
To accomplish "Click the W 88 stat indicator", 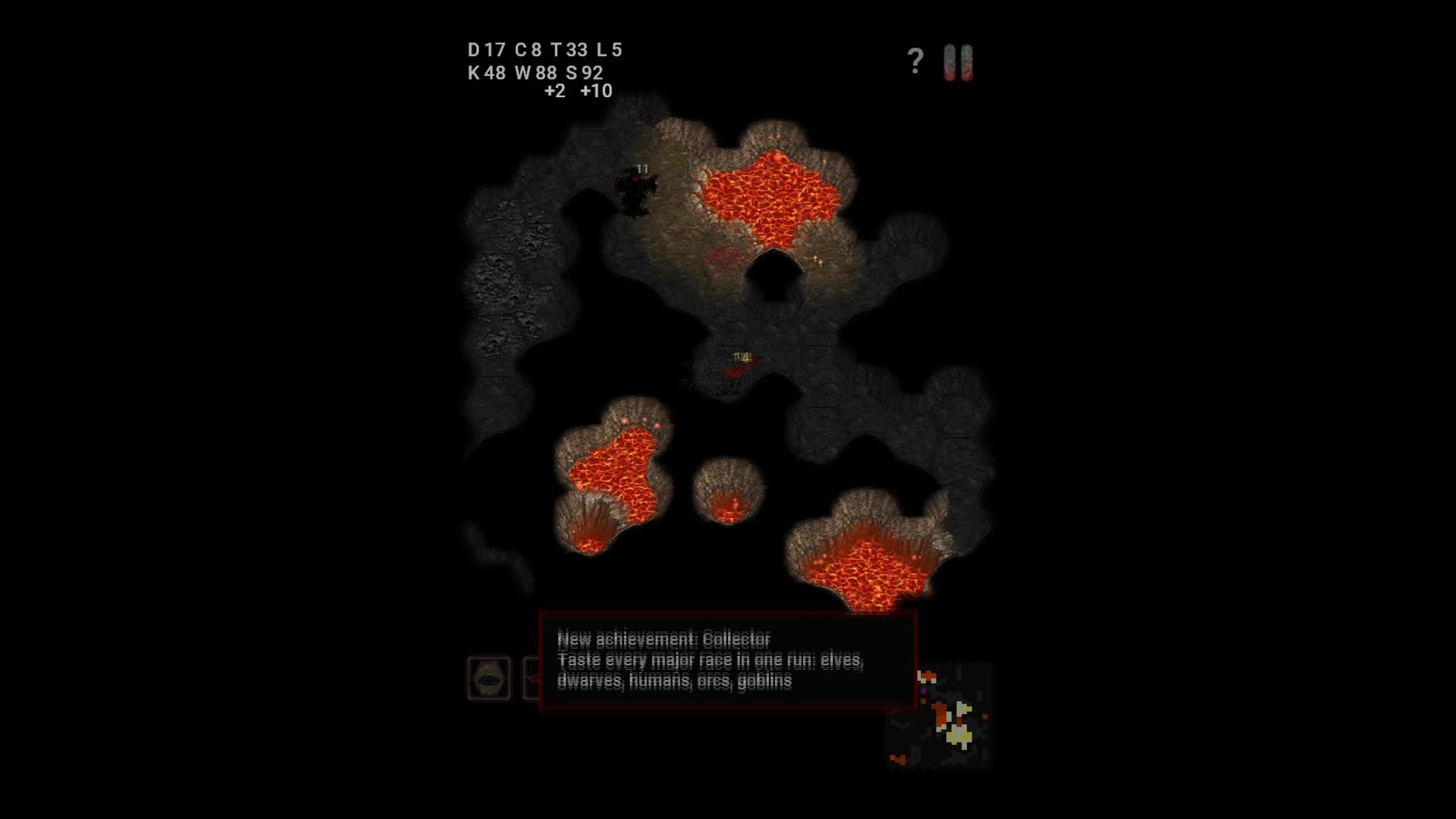I will (537, 74).
